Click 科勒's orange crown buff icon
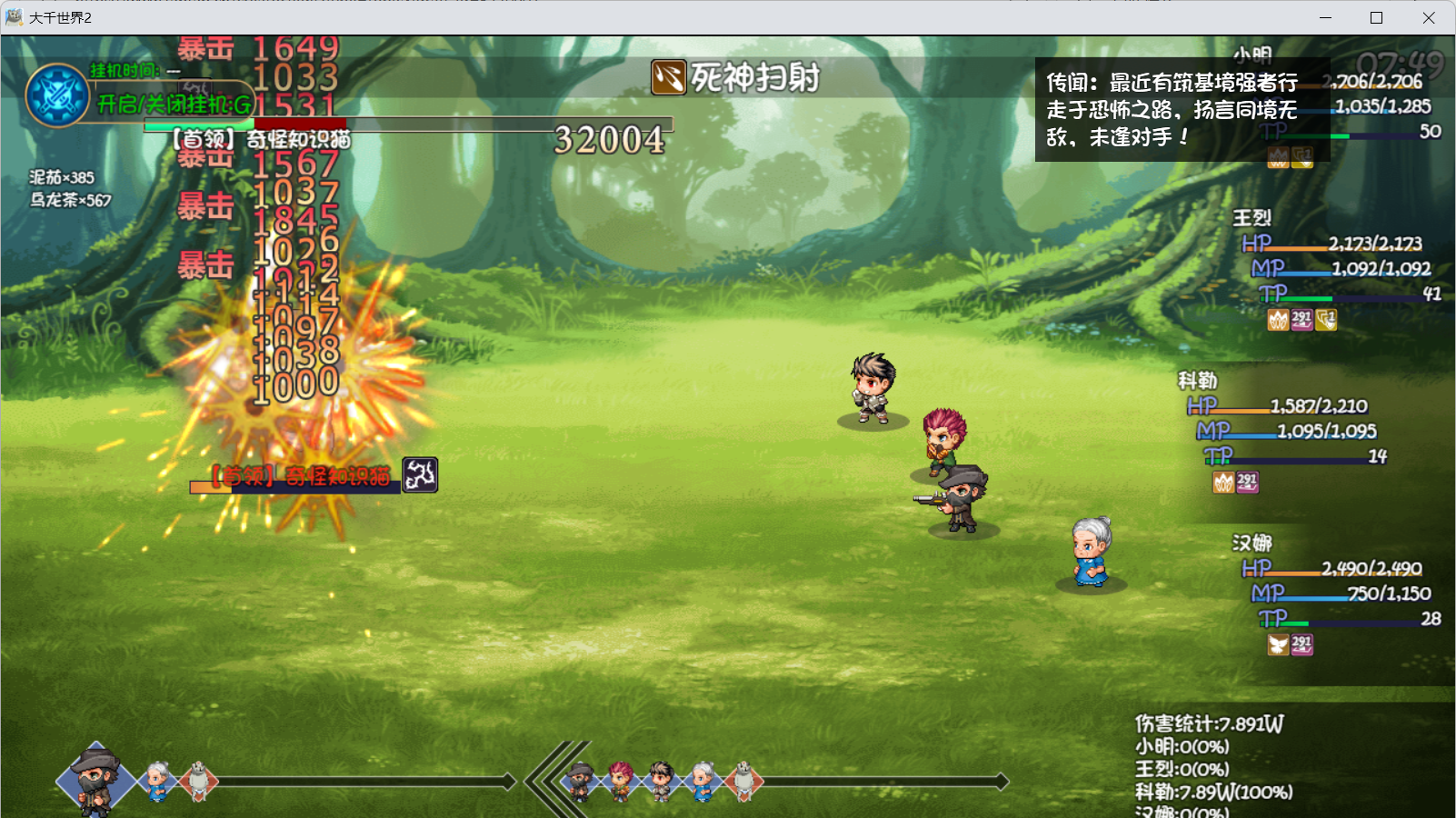 [x=1223, y=483]
